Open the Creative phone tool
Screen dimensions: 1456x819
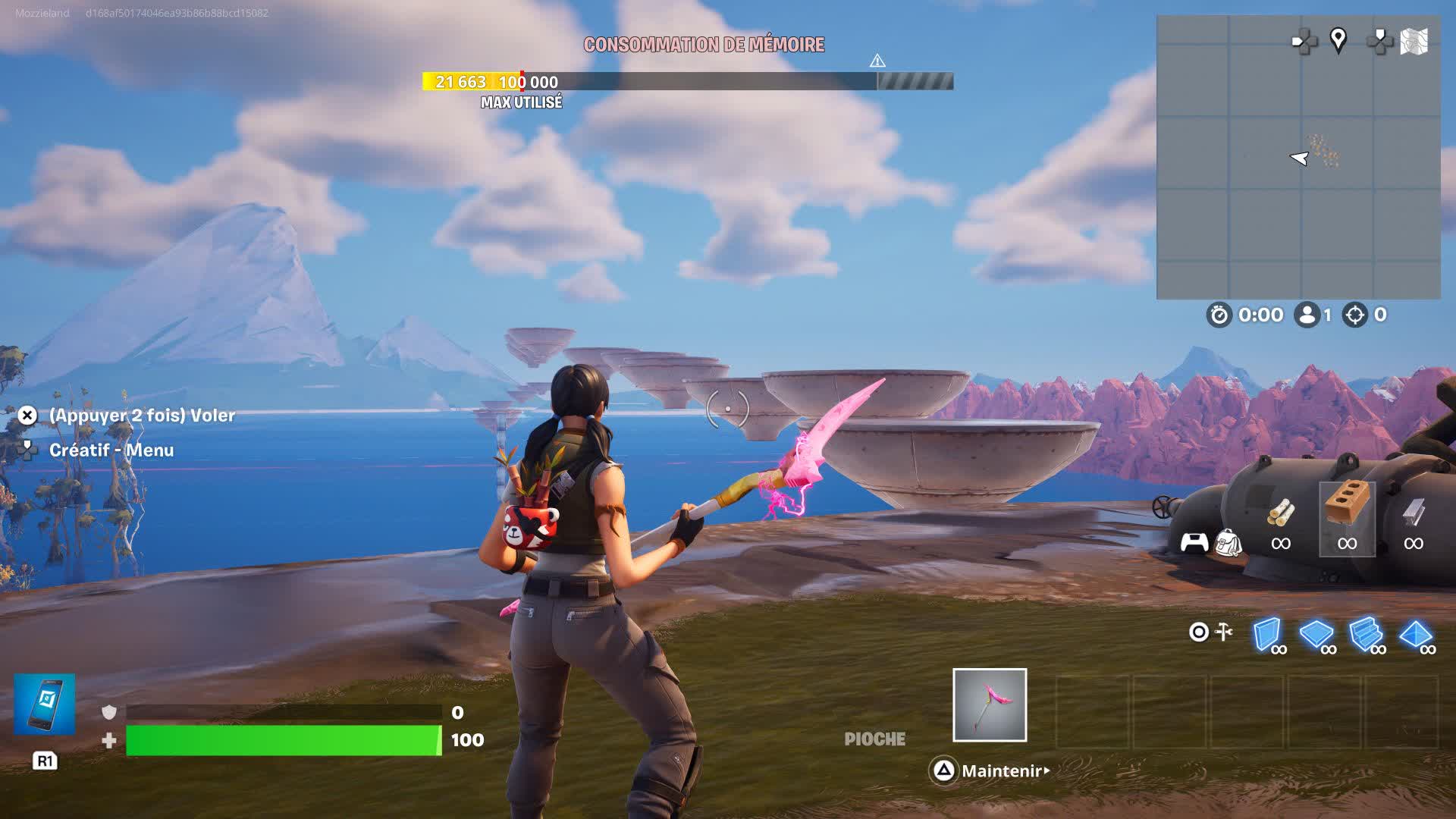45,704
